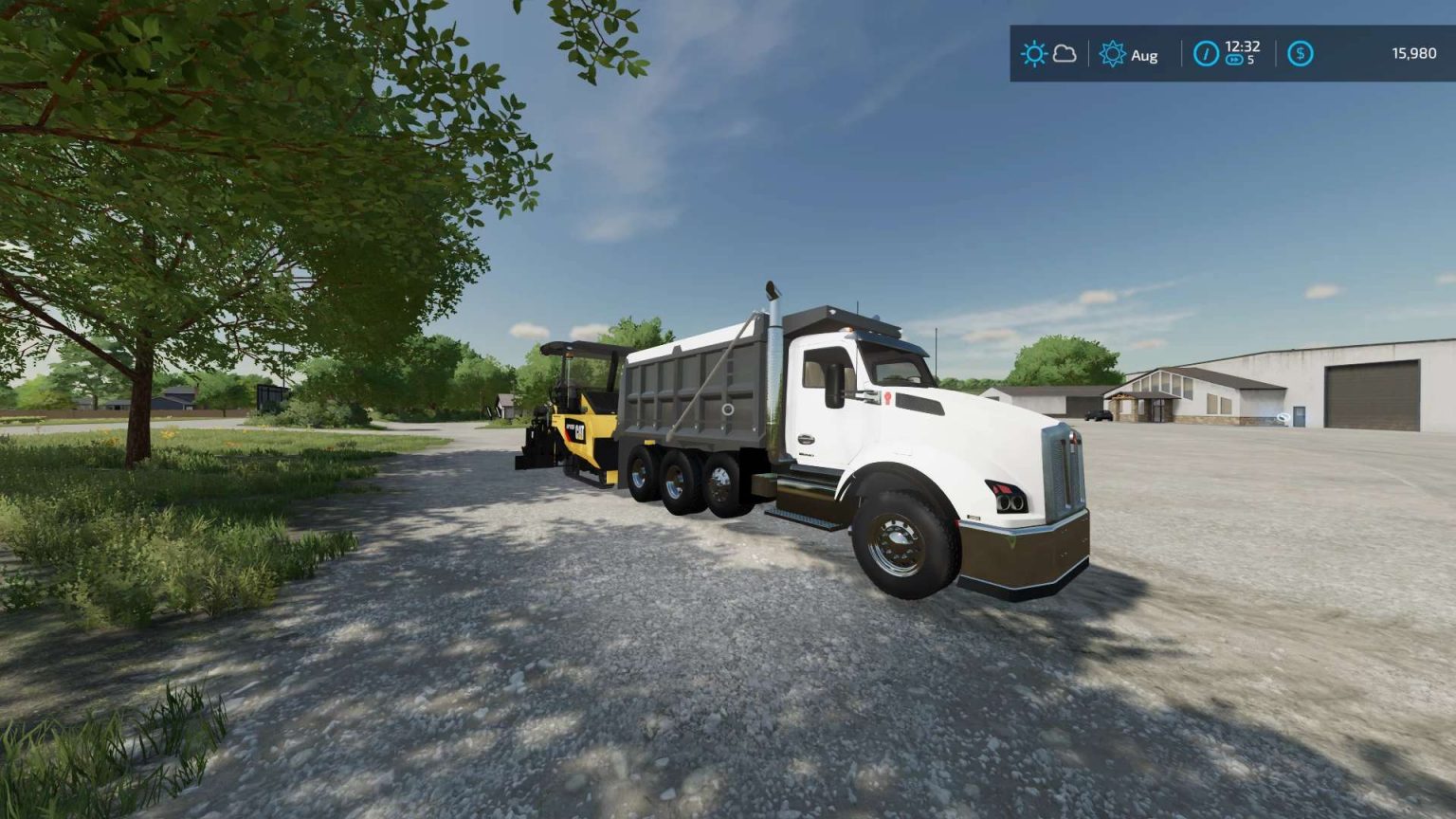Click the current weather sun icon
This screenshot has width=1456, height=819.
tap(1033, 54)
